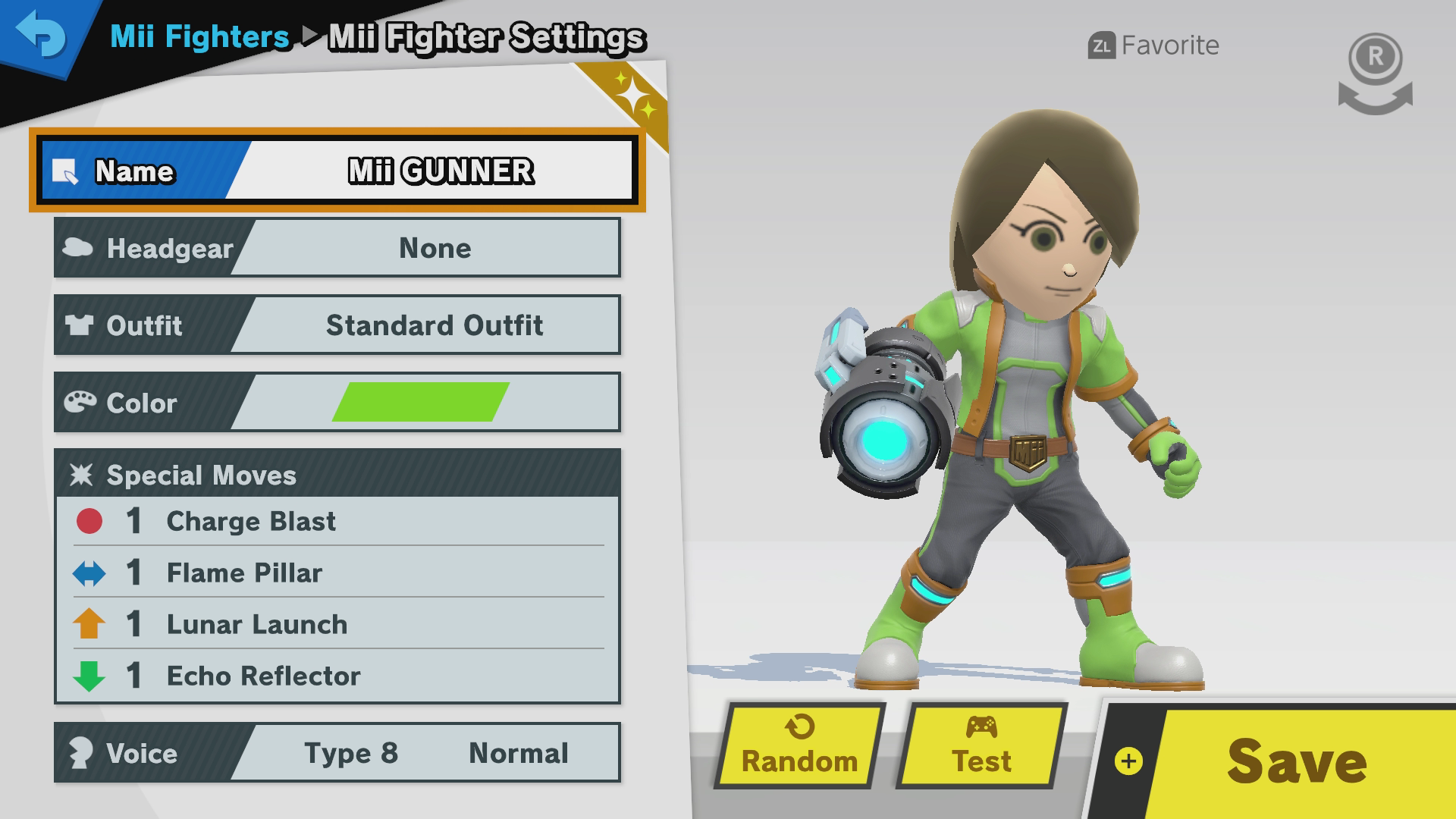Open the Voice Type 8 selector

(351, 753)
